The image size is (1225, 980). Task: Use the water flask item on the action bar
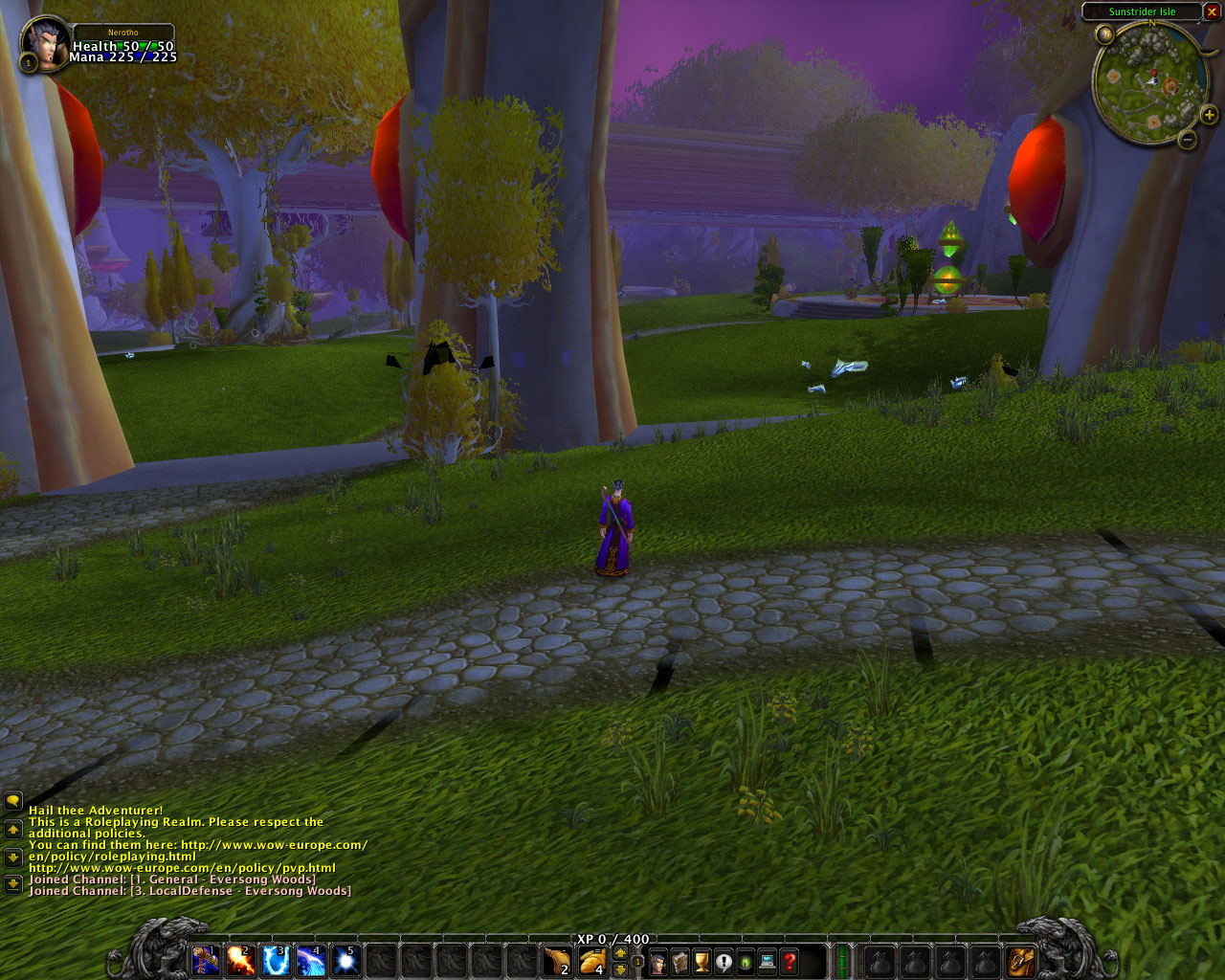(x=557, y=960)
